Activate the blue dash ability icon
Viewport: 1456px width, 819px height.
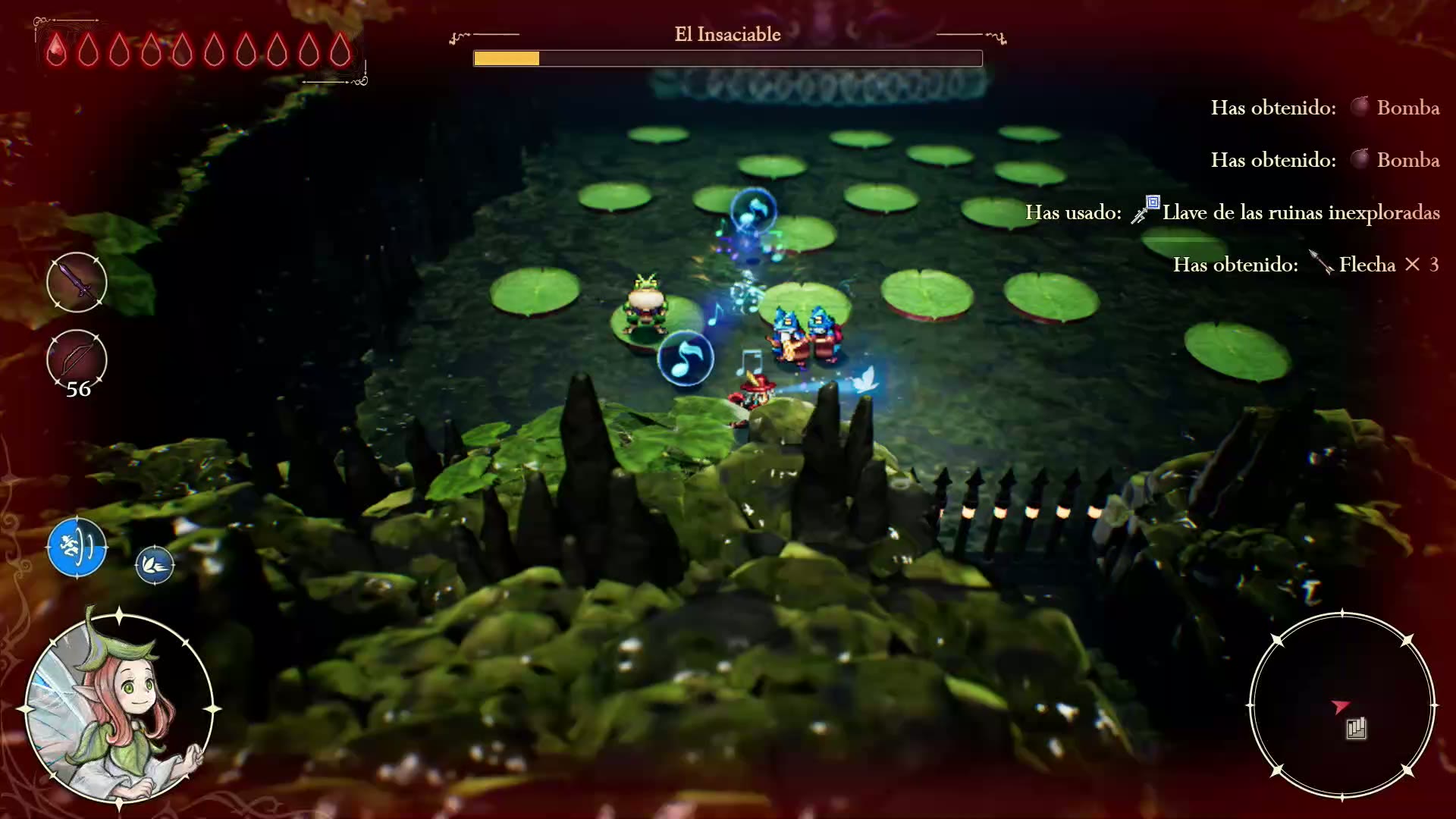[x=77, y=547]
